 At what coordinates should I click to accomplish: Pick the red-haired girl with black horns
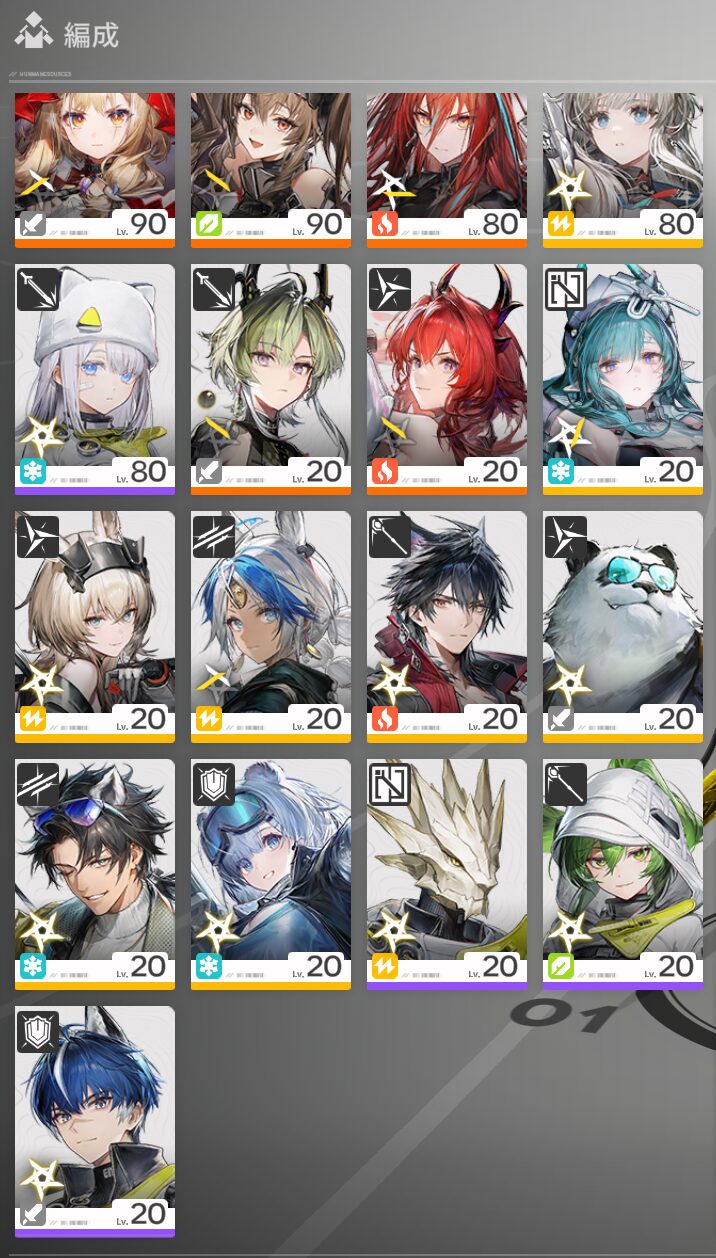pos(447,375)
